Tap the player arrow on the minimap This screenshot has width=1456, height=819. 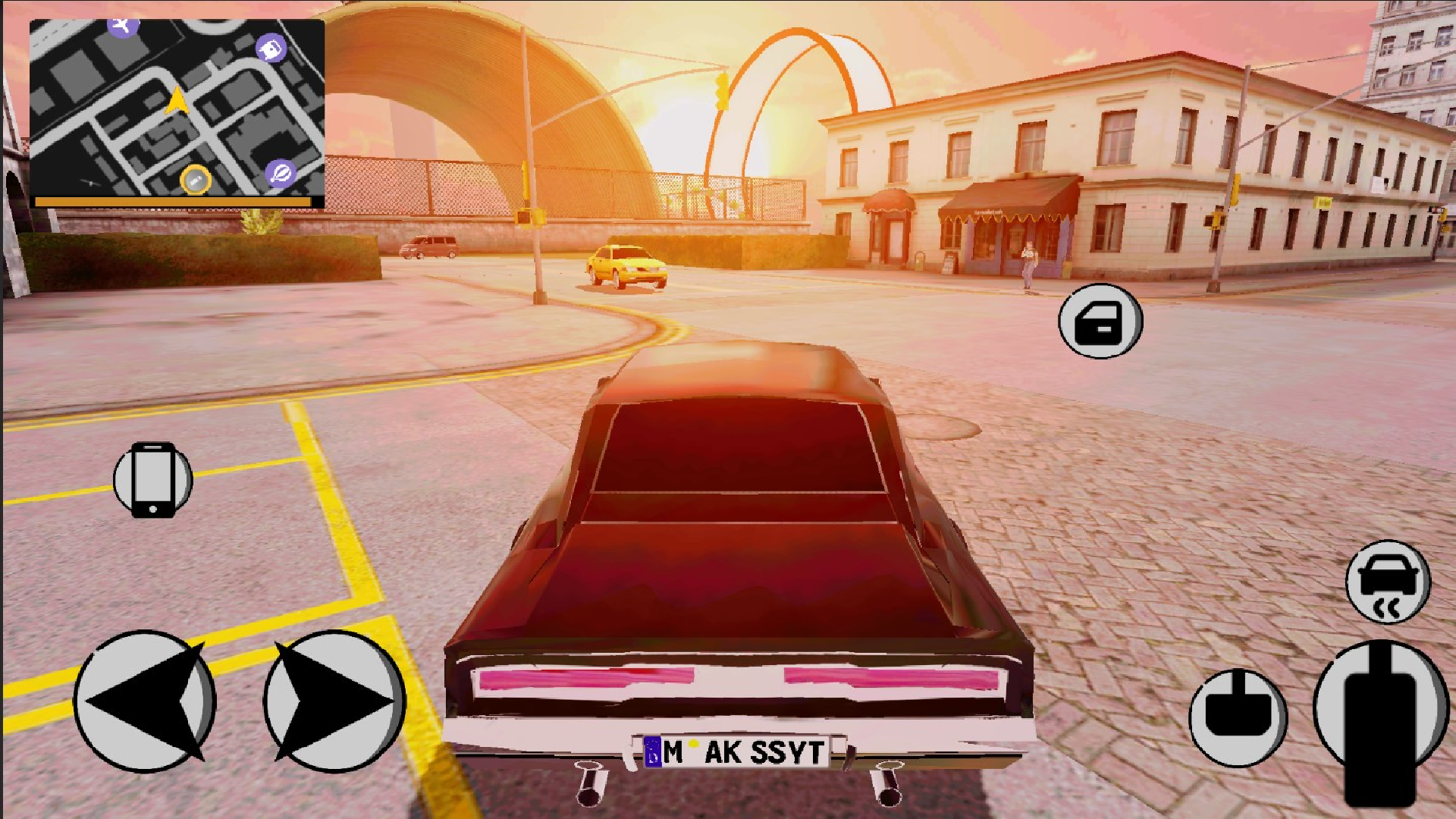178,99
